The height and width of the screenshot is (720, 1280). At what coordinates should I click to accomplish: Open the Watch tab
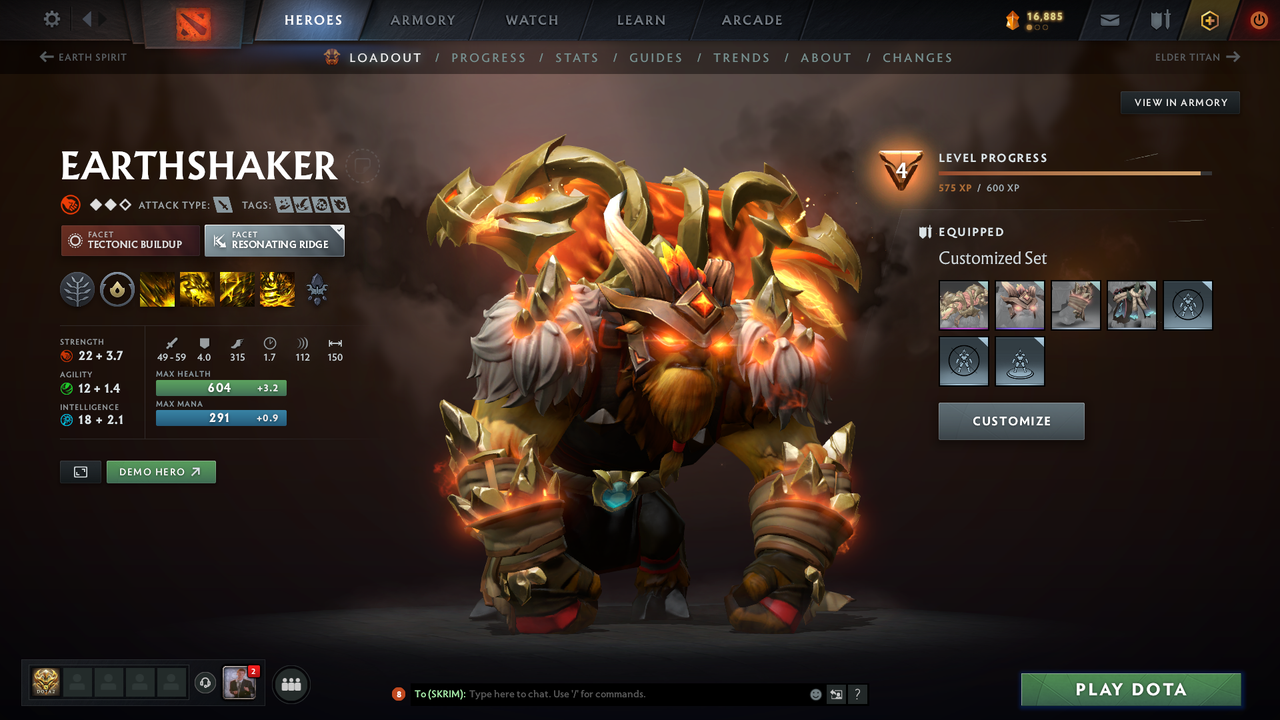532,20
